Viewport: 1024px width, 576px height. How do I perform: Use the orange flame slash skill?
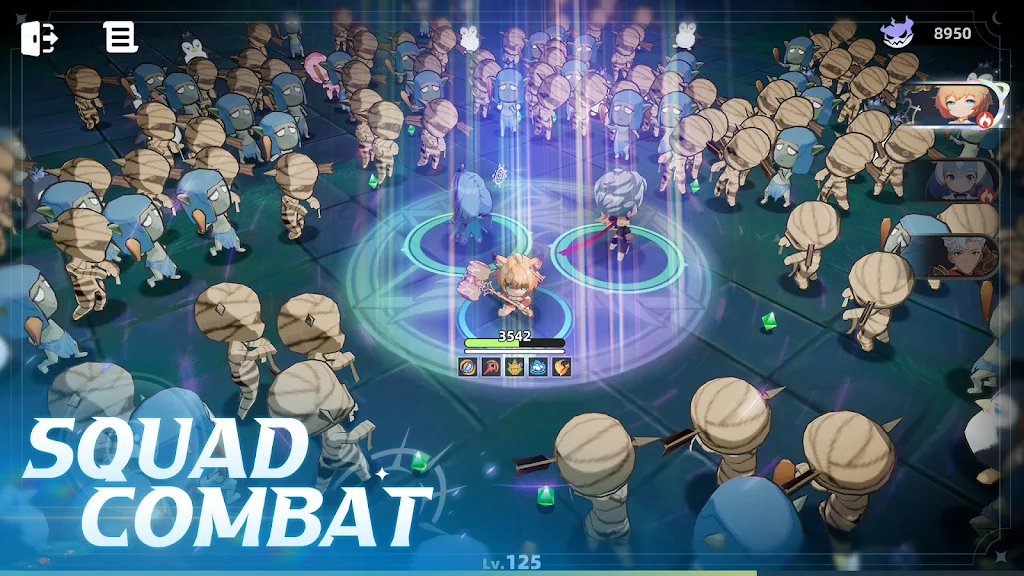click(561, 367)
